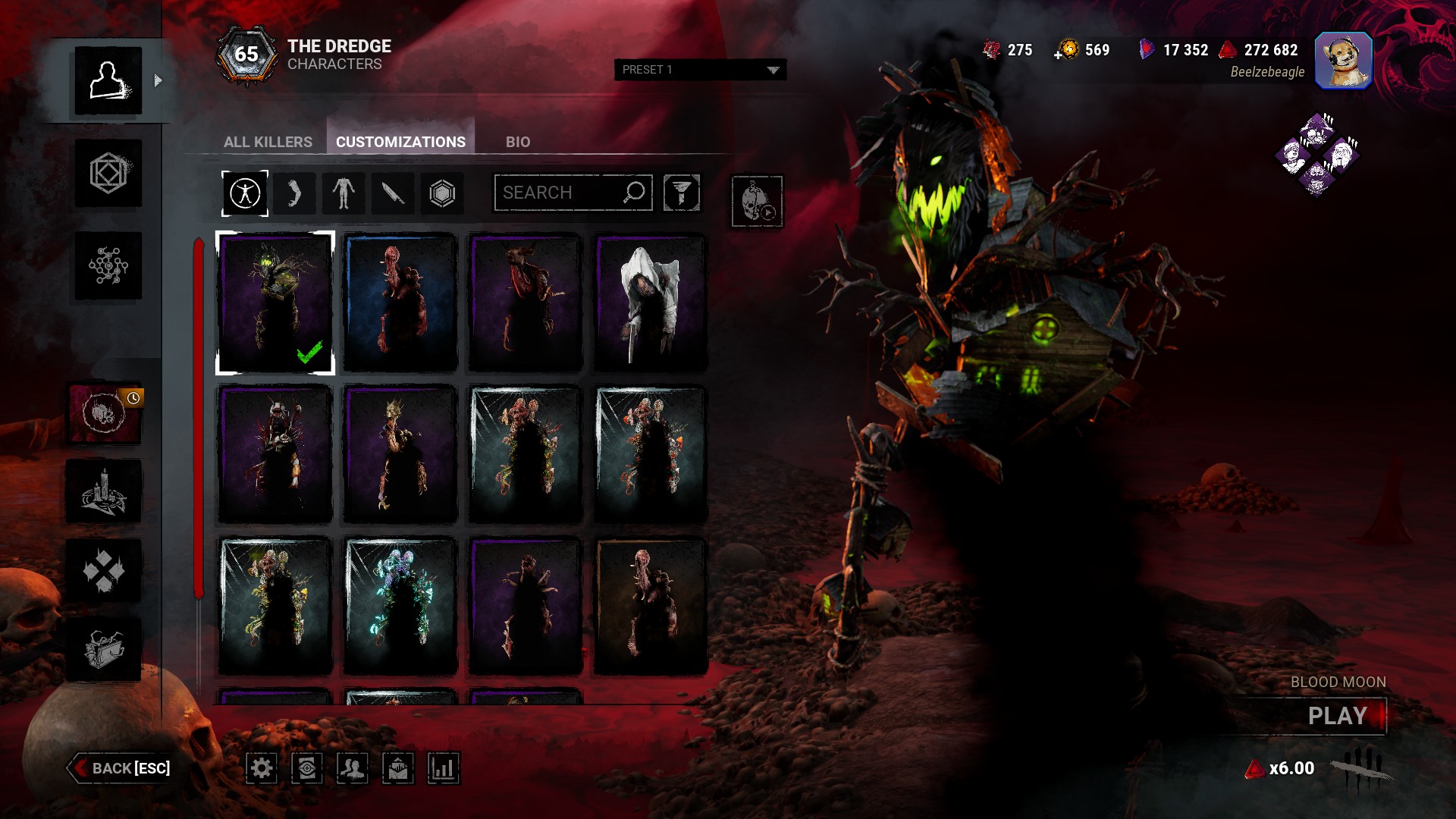Choose the blue-background Dredge outfit
Screen dimensions: 1456x819
[x=400, y=303]
